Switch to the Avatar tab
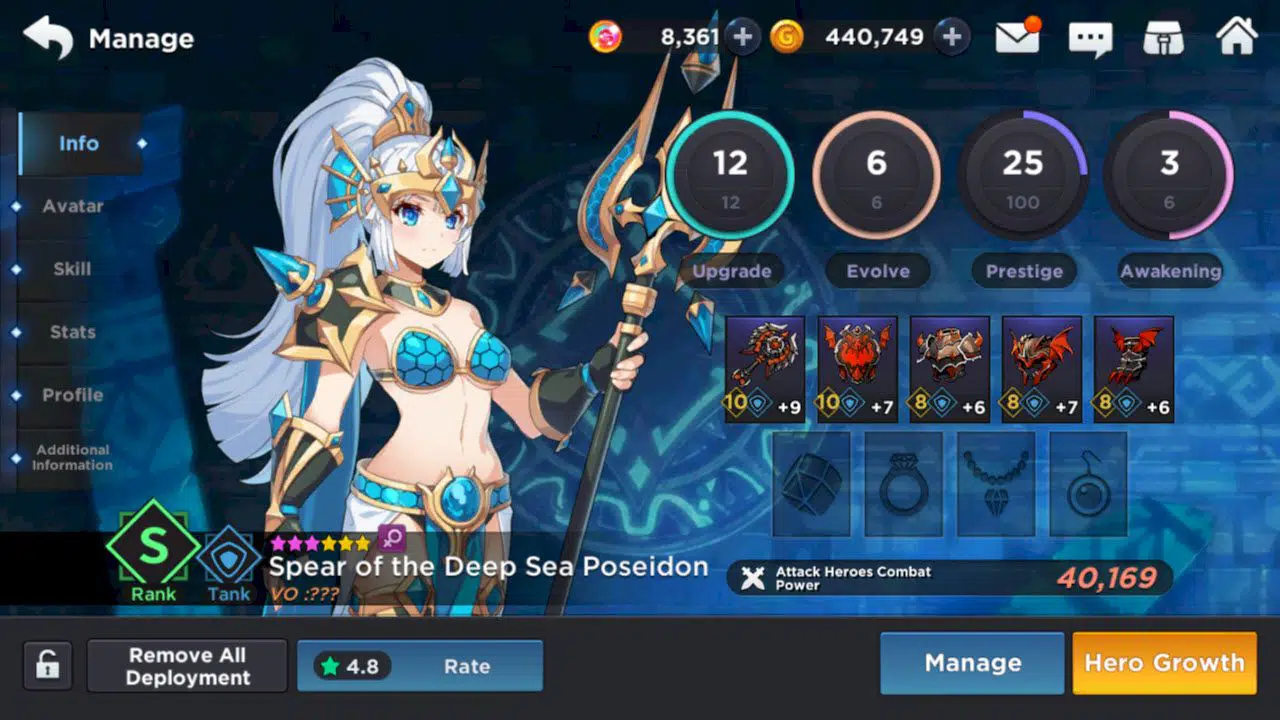The width and height of the screenshot is (1280, 720). 72,206
